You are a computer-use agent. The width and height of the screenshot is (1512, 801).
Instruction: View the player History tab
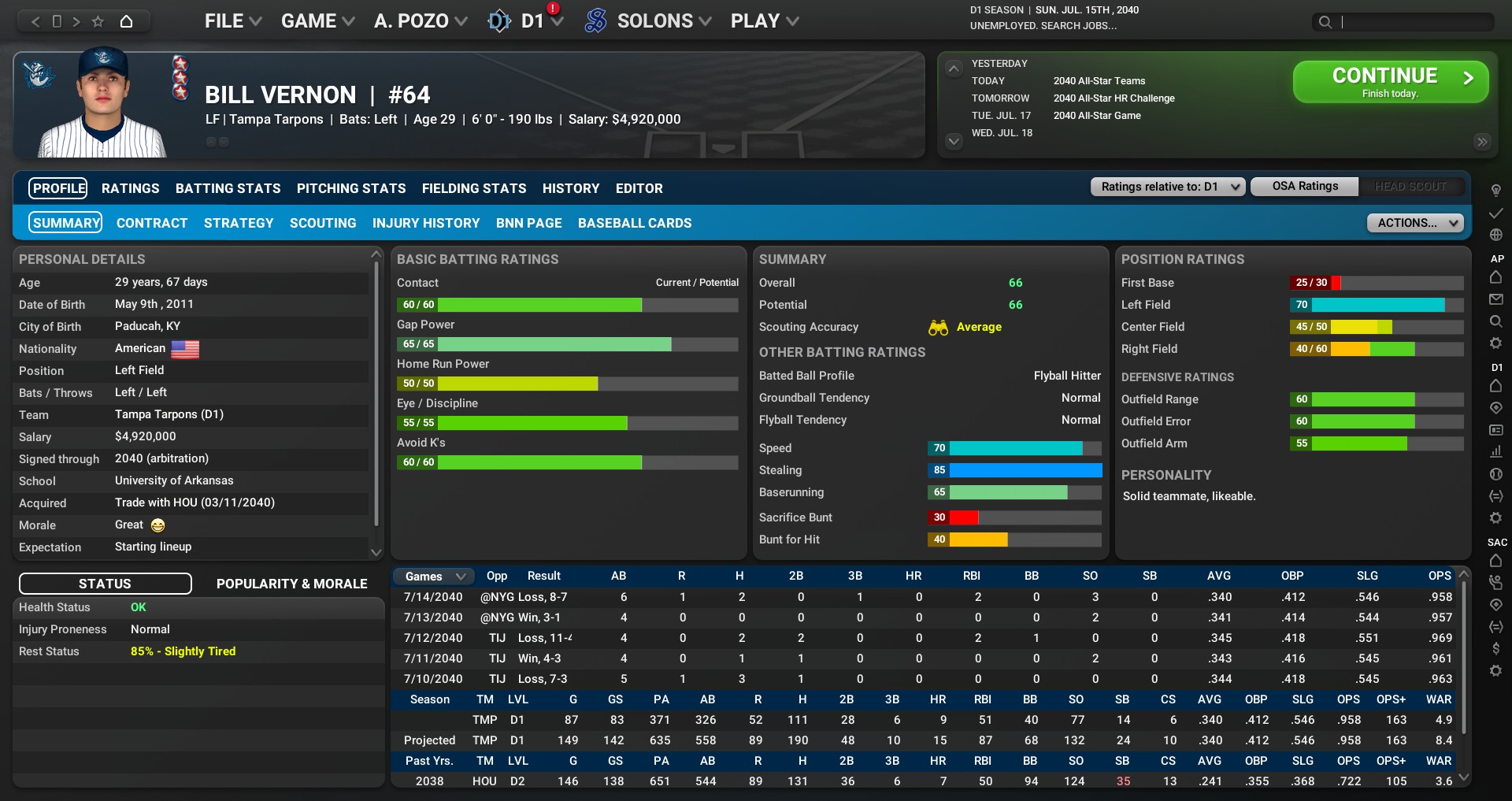tap(570, 188)
